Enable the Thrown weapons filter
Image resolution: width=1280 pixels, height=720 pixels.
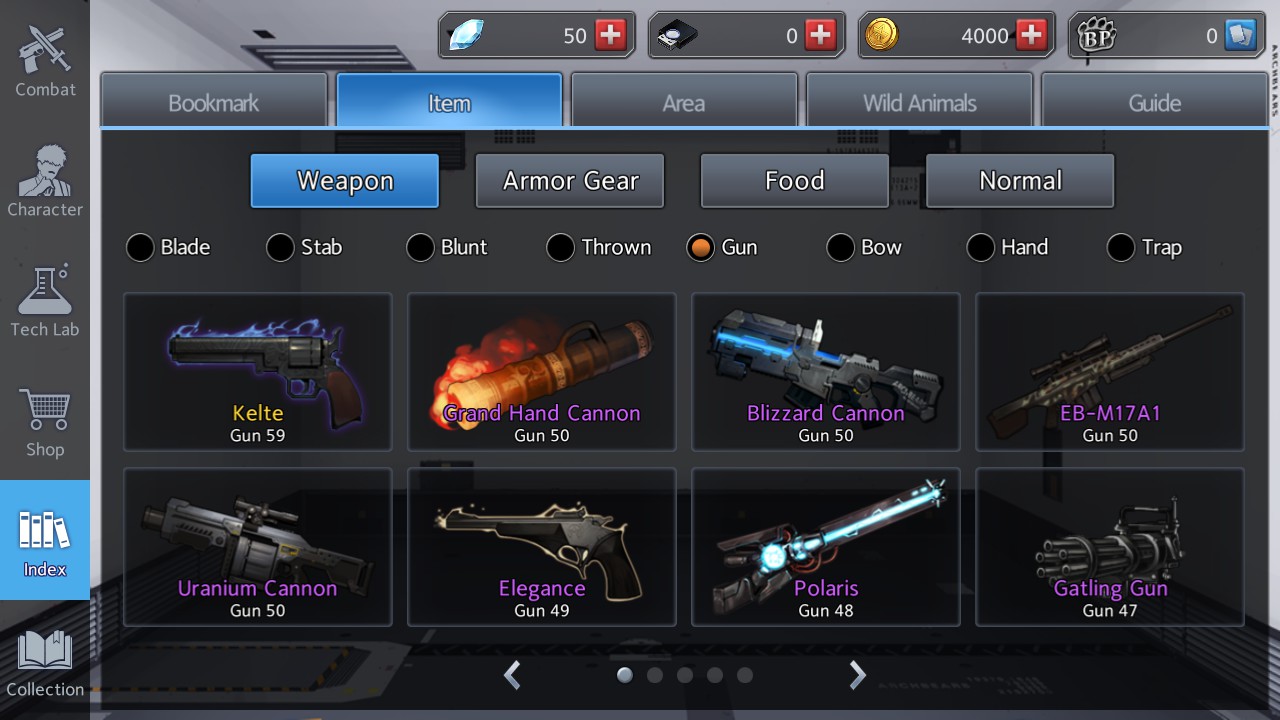tap(560, 247)
